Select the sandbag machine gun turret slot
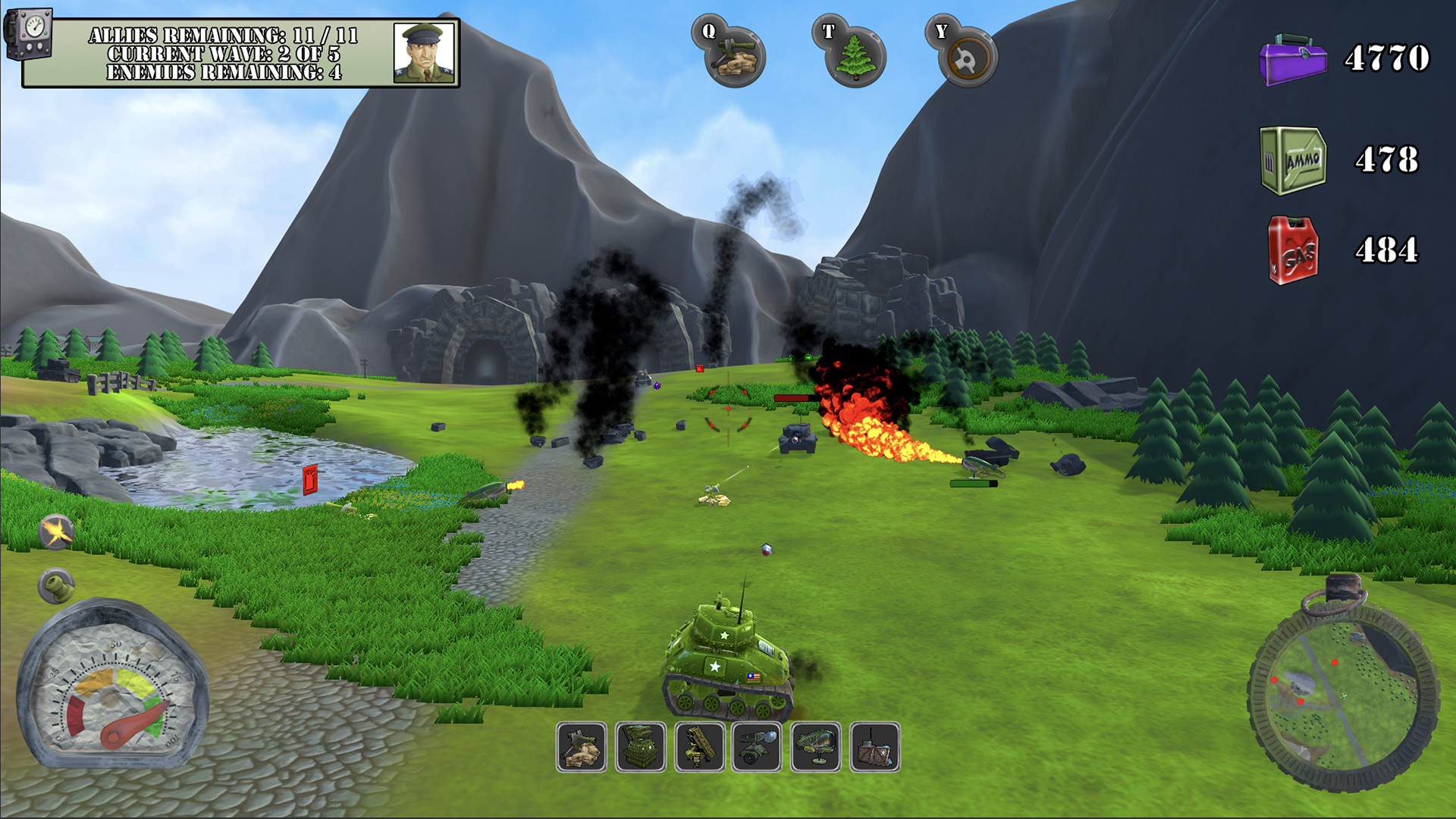This screenshot has width=1456, height=819. (582, 747)
